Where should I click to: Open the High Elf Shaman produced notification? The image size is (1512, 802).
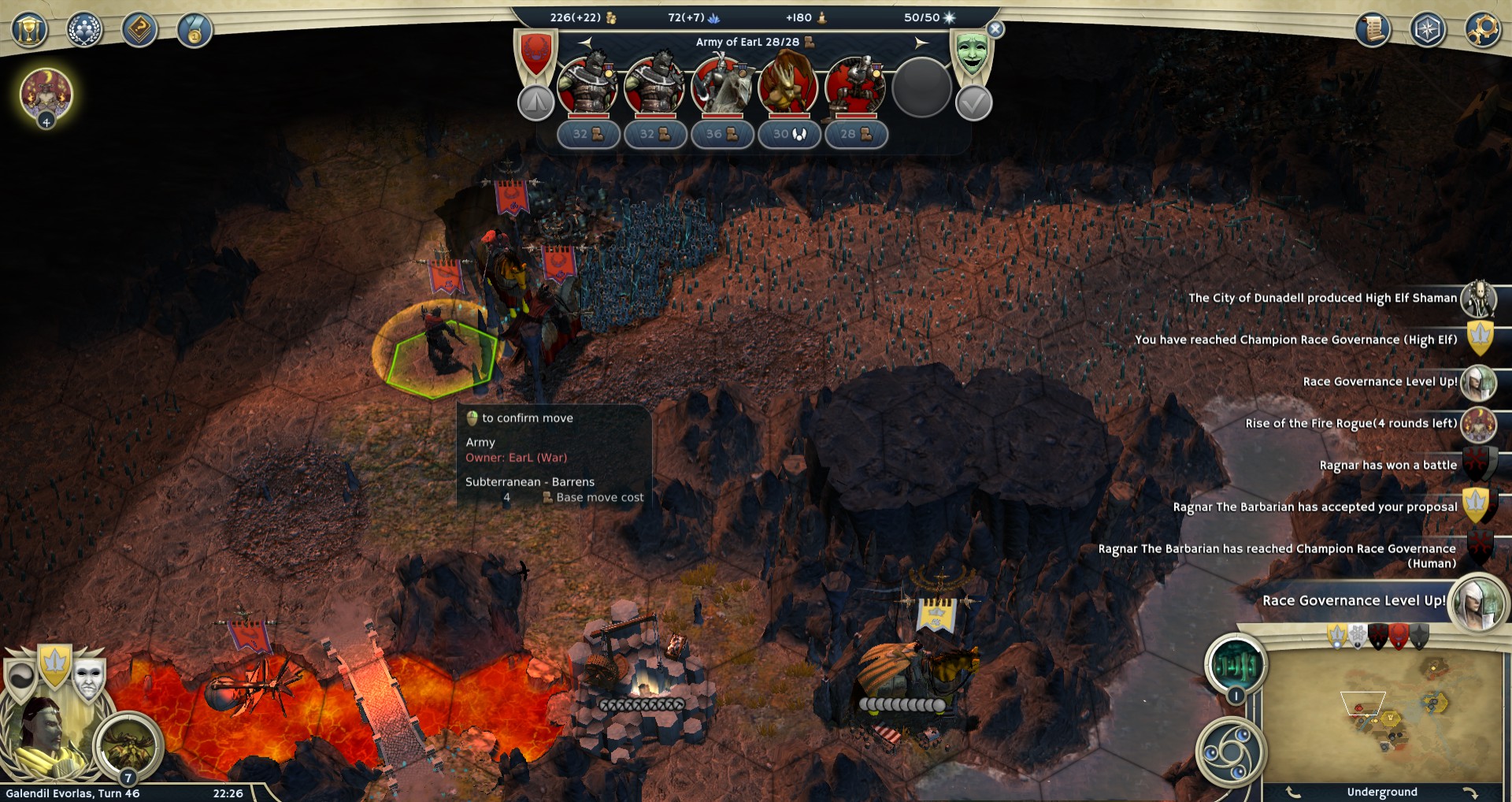point(1478,299)
